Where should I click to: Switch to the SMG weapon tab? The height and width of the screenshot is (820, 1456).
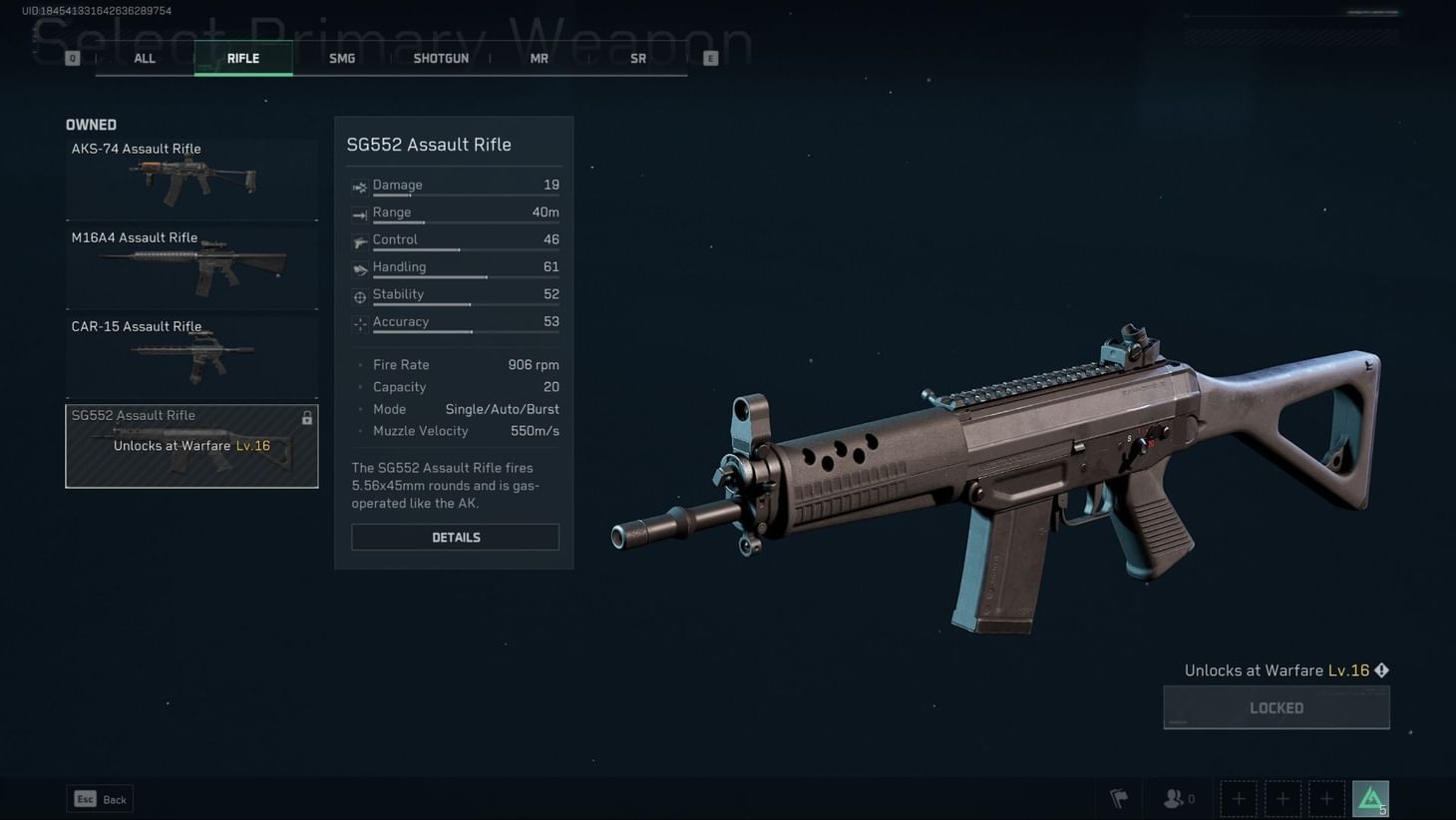(342, 58)
